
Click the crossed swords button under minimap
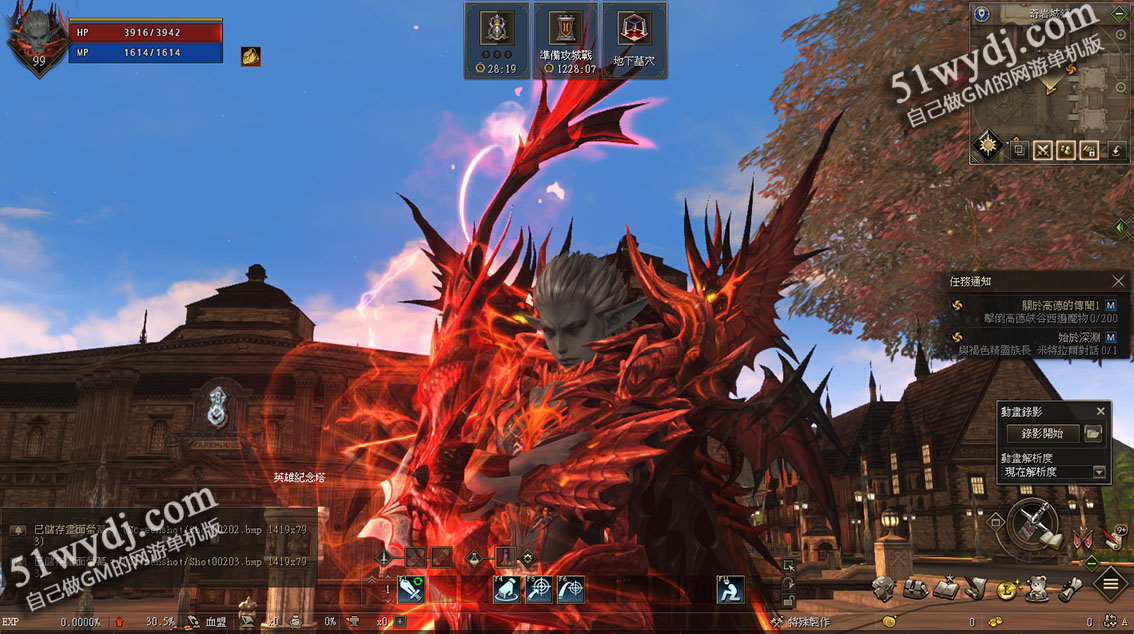(1043, 150)
